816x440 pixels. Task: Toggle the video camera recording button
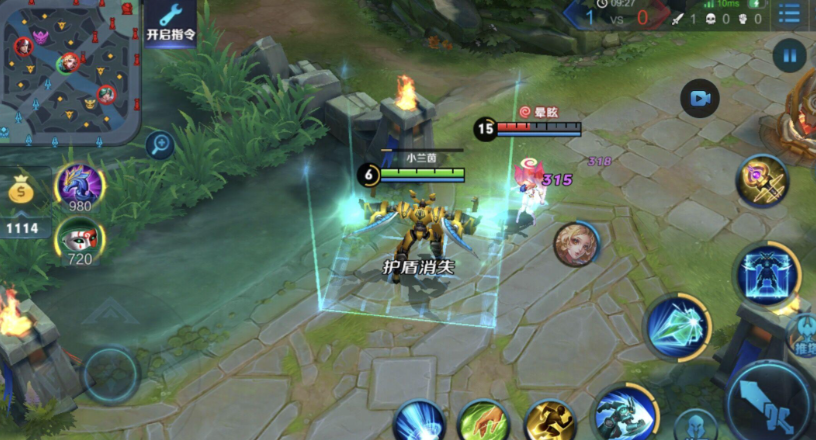coord(700,98)
